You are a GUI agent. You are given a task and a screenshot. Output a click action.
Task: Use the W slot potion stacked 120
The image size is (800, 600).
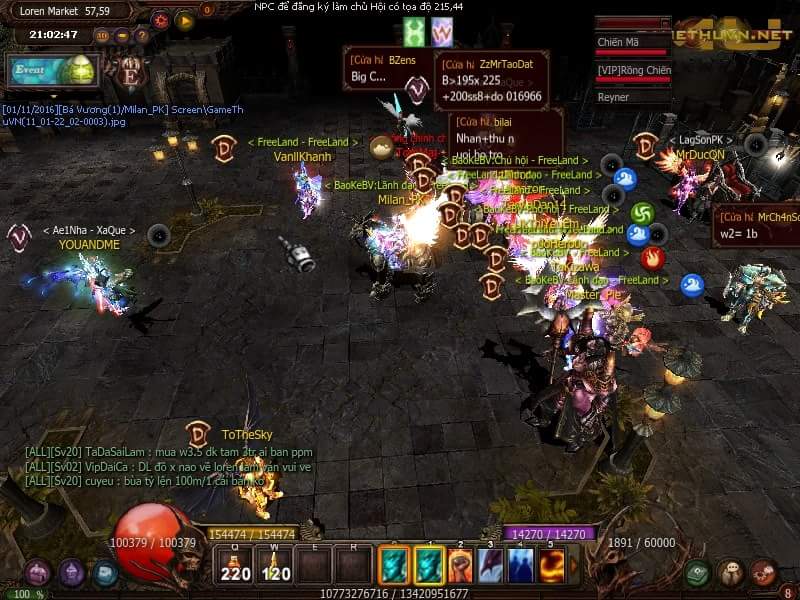coord(277,566)
